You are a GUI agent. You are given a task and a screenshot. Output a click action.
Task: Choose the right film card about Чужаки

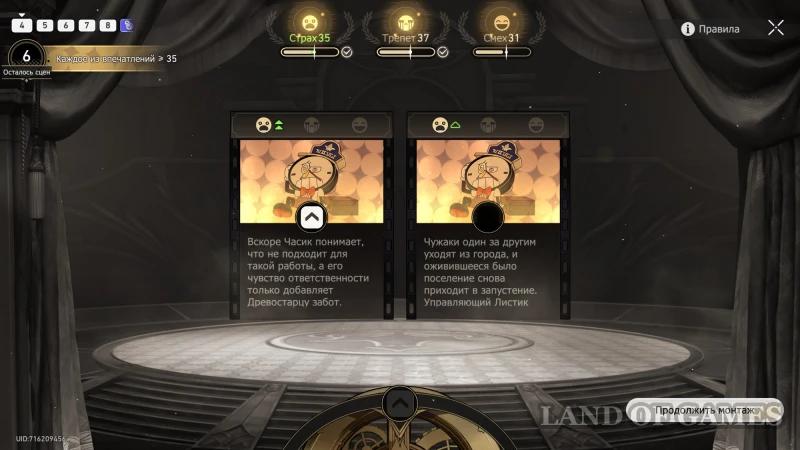click(487, 215)
